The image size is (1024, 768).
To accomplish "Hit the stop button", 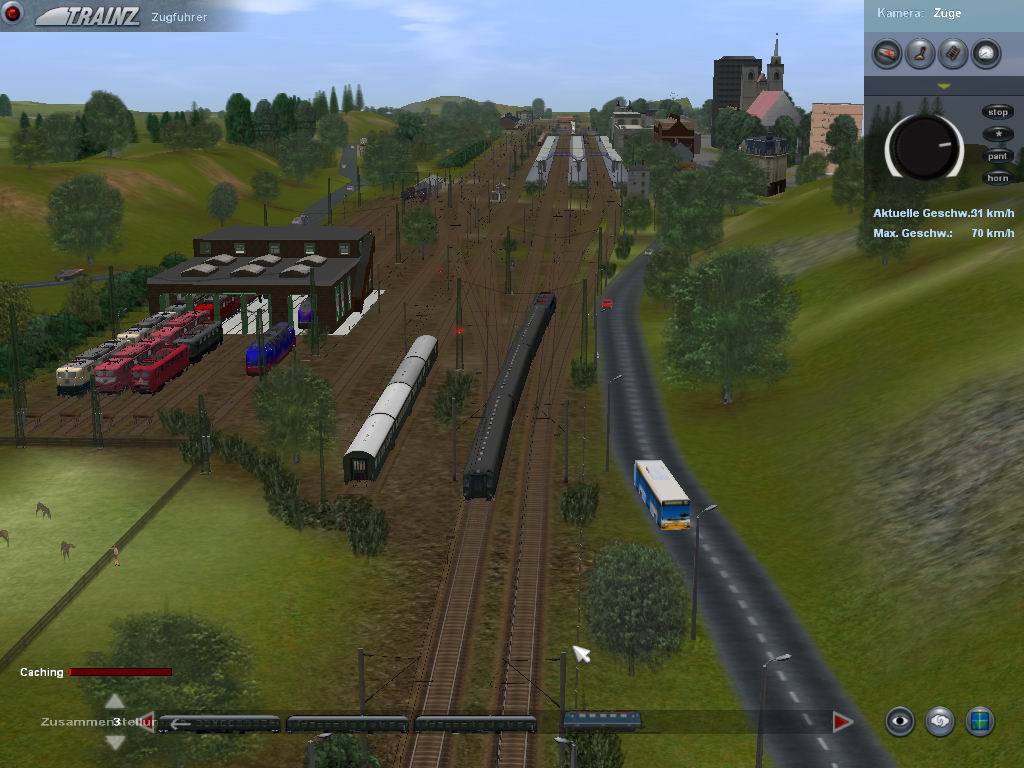I will click(997, 112).
